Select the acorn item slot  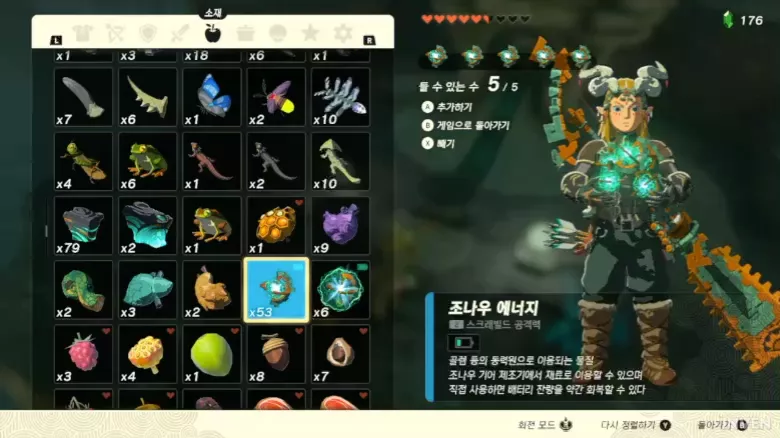(275, 353)
